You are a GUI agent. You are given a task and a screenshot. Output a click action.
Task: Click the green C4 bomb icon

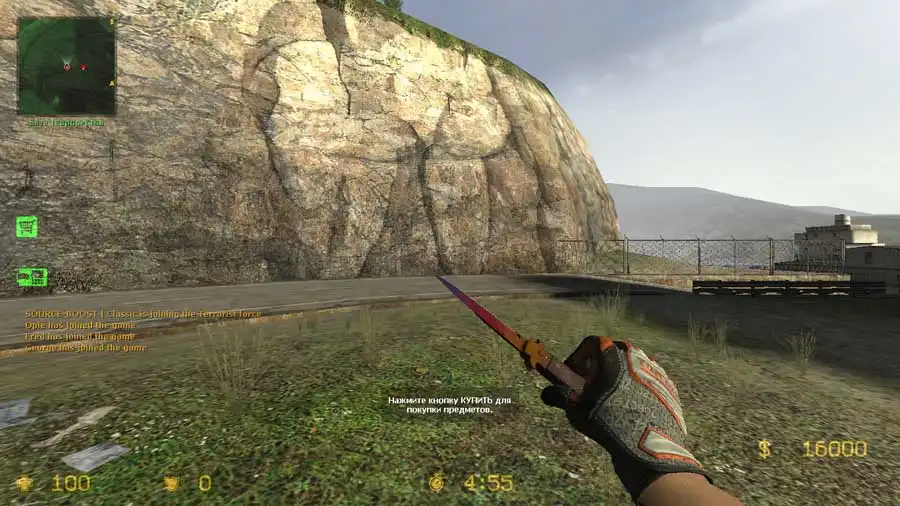click(32, 277)
